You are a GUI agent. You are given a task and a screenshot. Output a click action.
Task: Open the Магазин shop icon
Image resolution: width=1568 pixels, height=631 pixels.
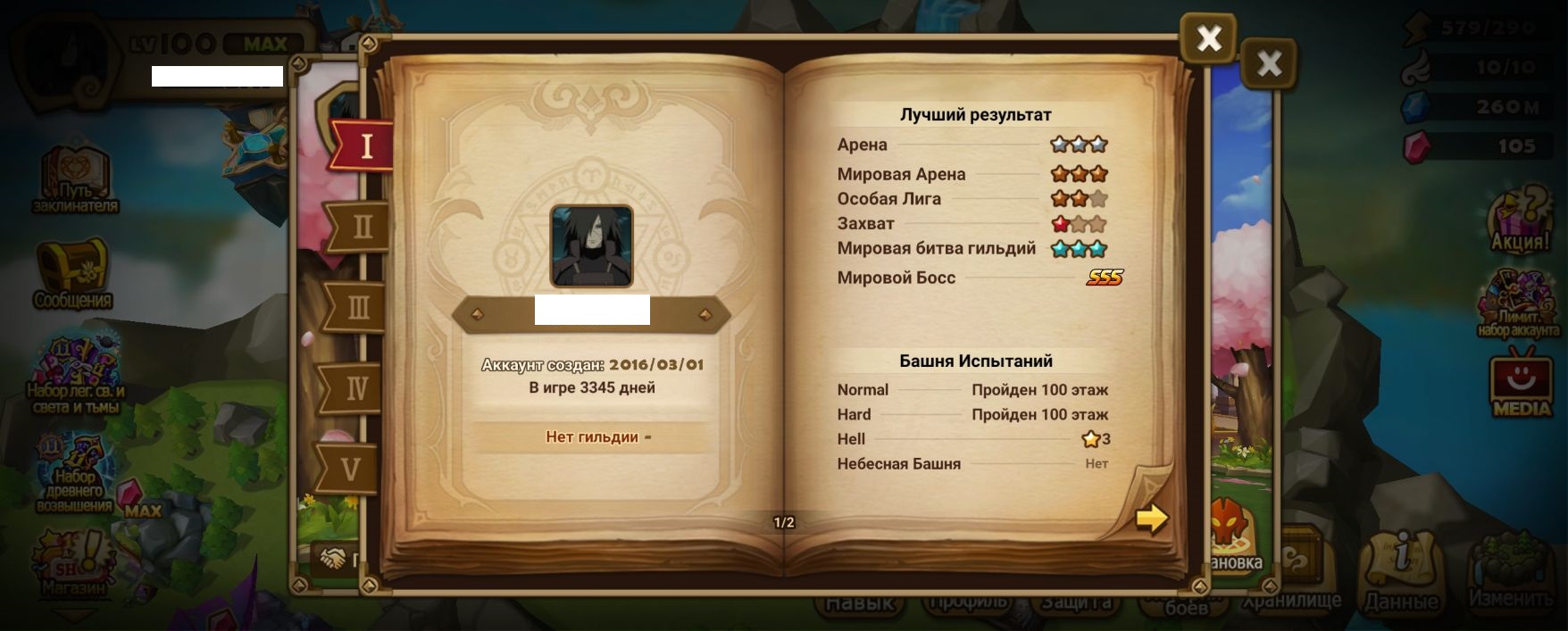pyautogui.click(x=71, y=562)
